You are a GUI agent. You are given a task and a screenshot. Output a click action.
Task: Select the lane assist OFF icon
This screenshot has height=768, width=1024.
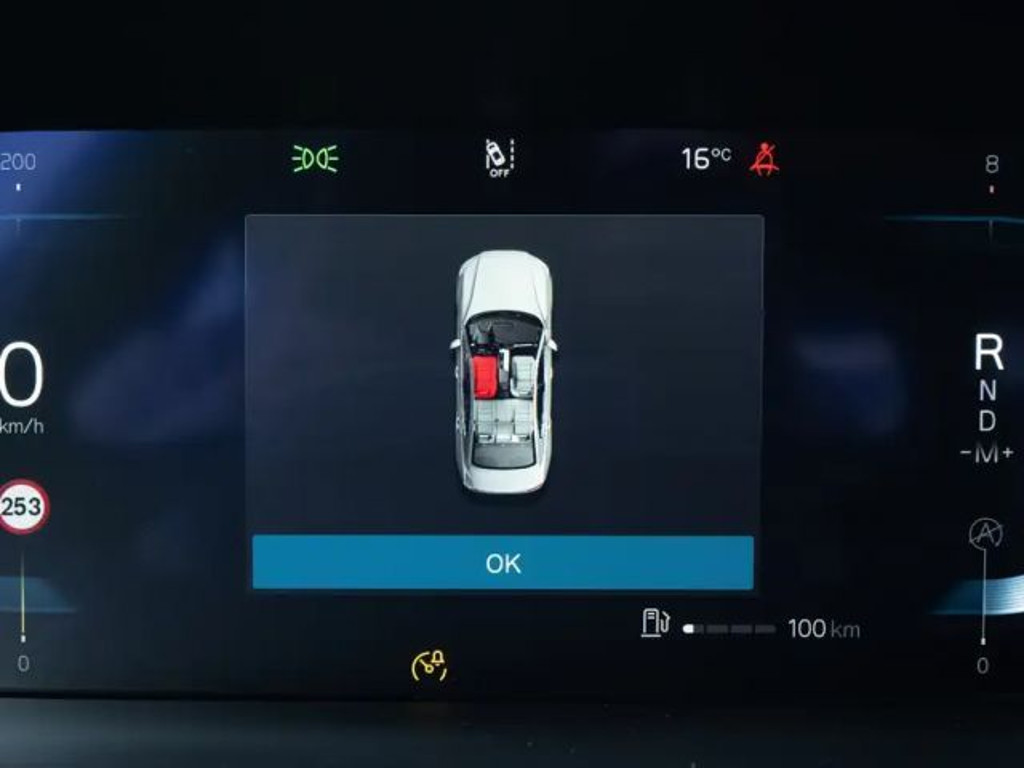498,158
